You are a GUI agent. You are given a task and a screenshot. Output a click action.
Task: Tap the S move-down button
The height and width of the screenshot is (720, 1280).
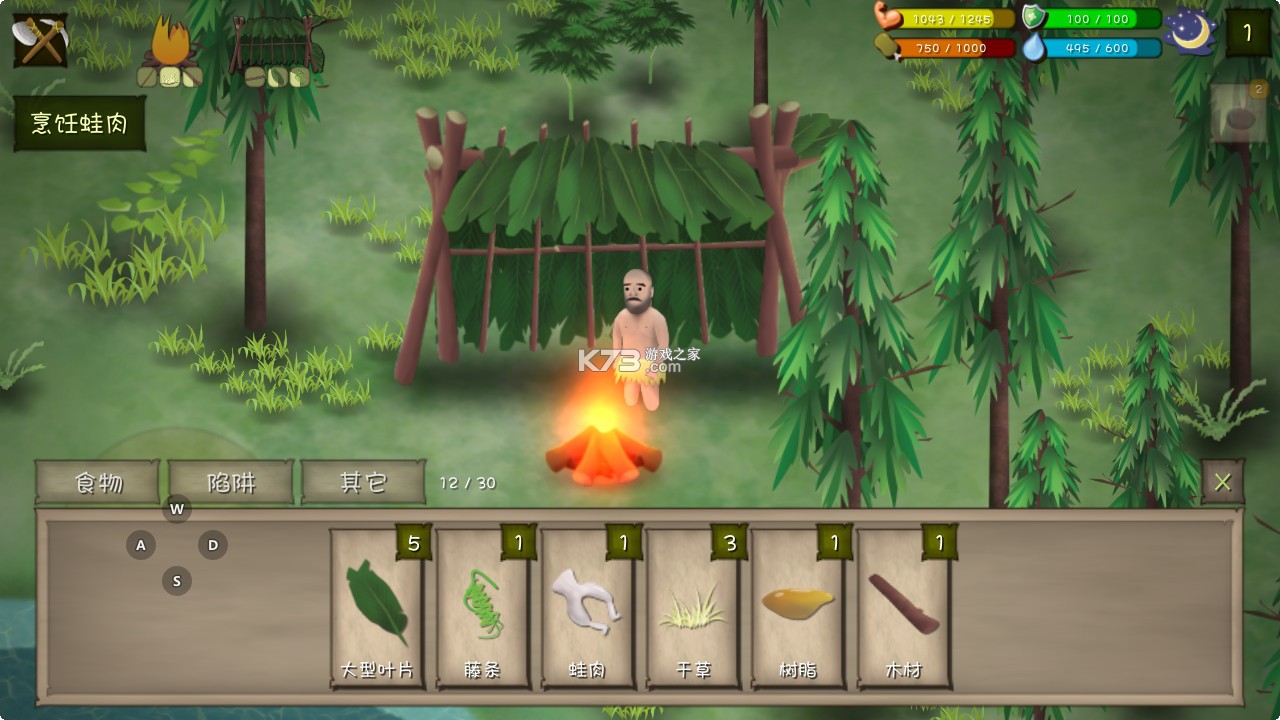[177, 581]
